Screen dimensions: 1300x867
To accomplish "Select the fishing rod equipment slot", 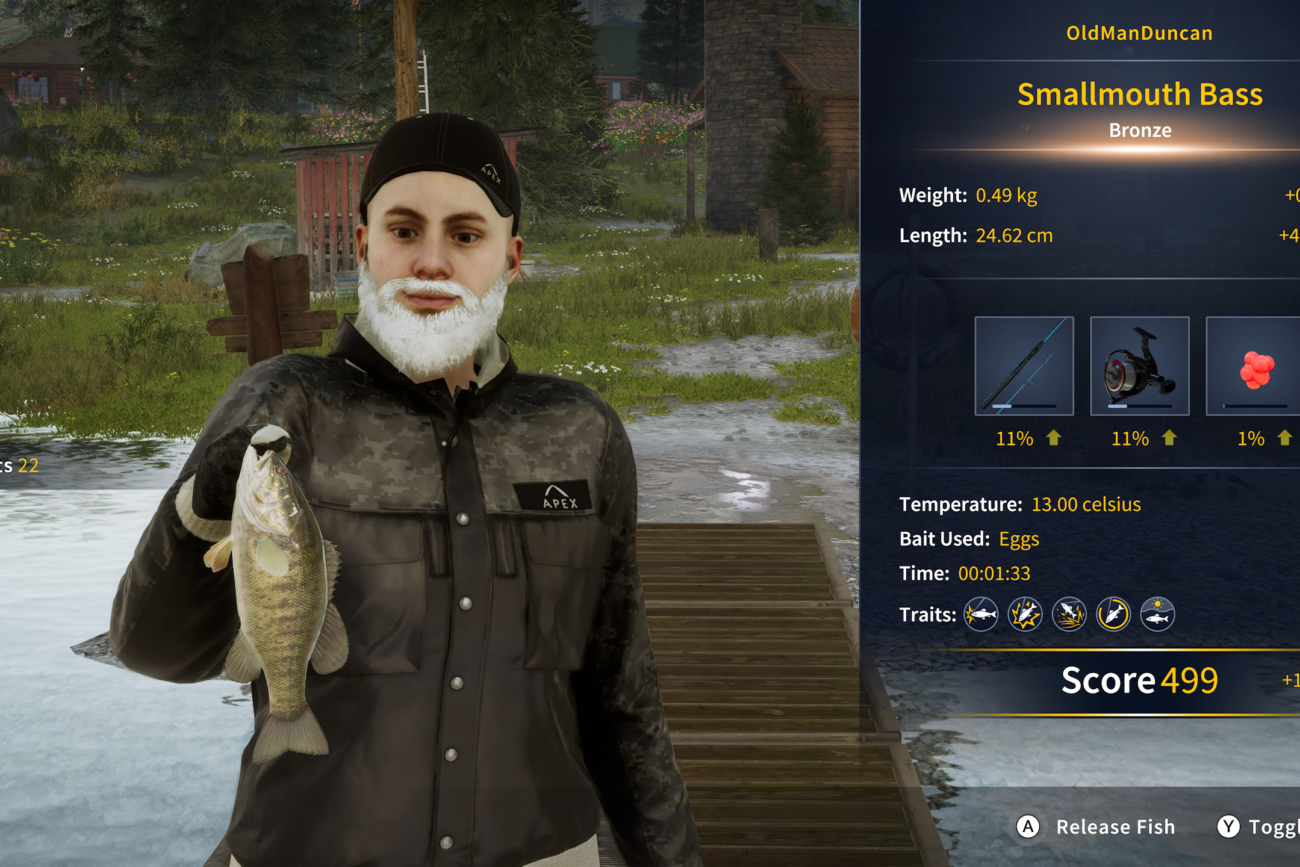I will [1024, 366].
